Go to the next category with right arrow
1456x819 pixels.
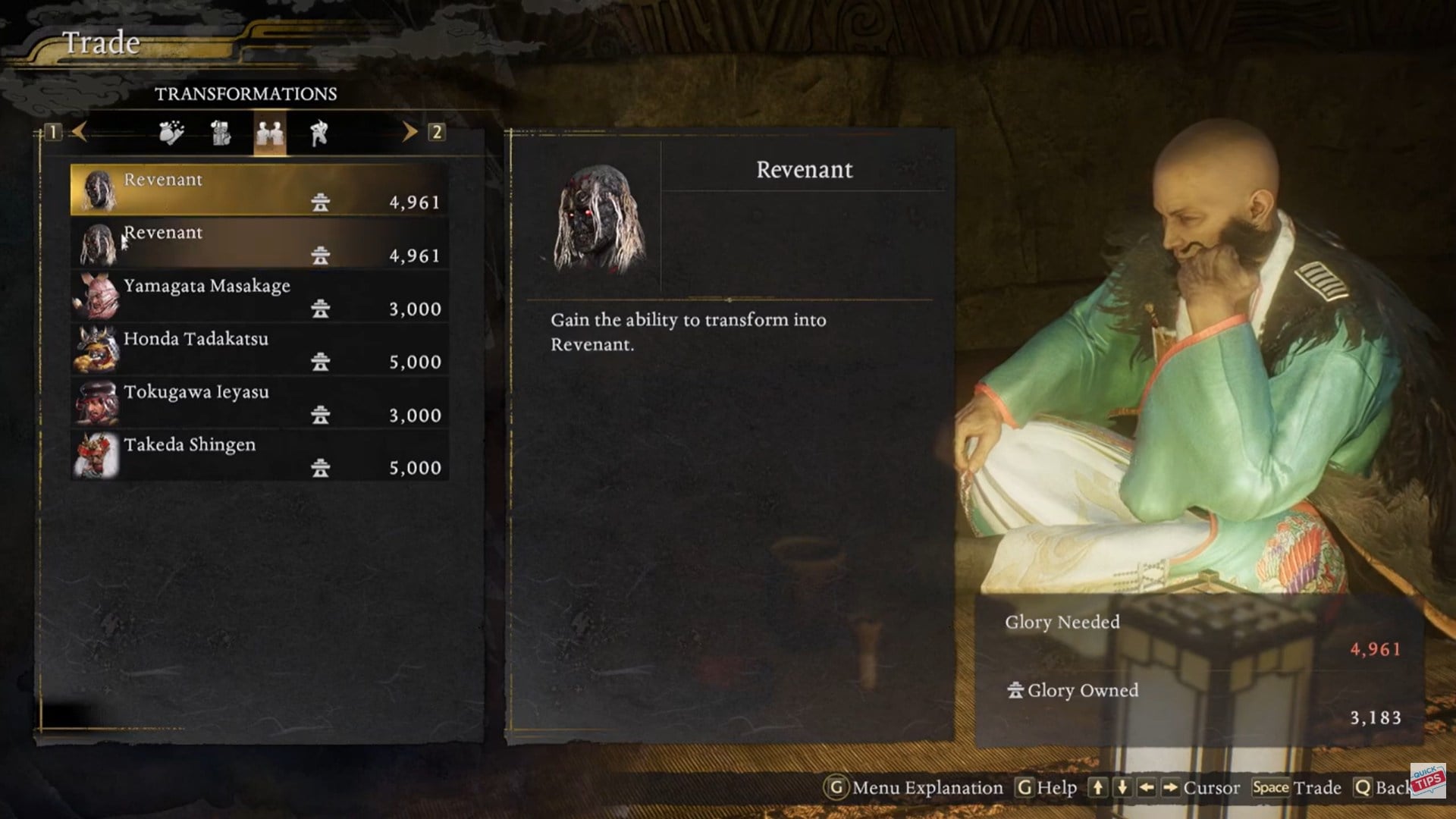(x=409, y=132)
